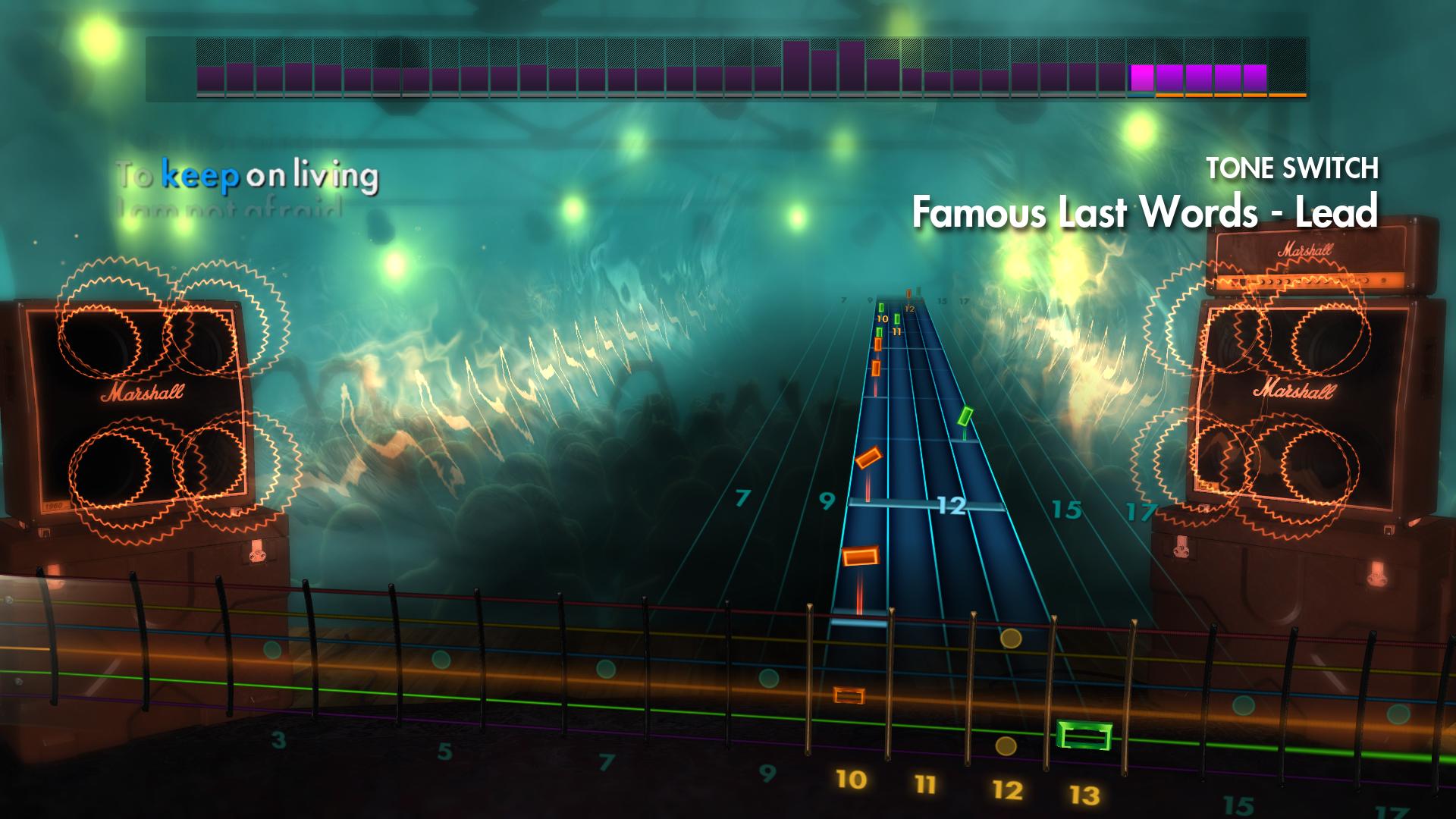This screenshot has height=819, width=1456.
Task: Select the TONE SWITCH notification
Action: tap(1293, 167)
